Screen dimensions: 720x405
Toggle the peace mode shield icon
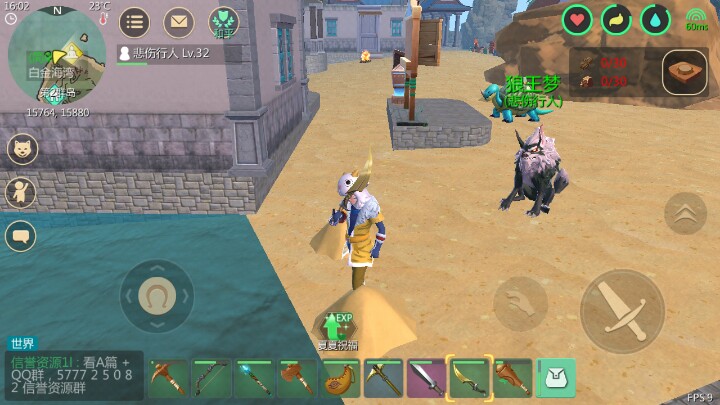pyautogui.click(x=223, y=22)
